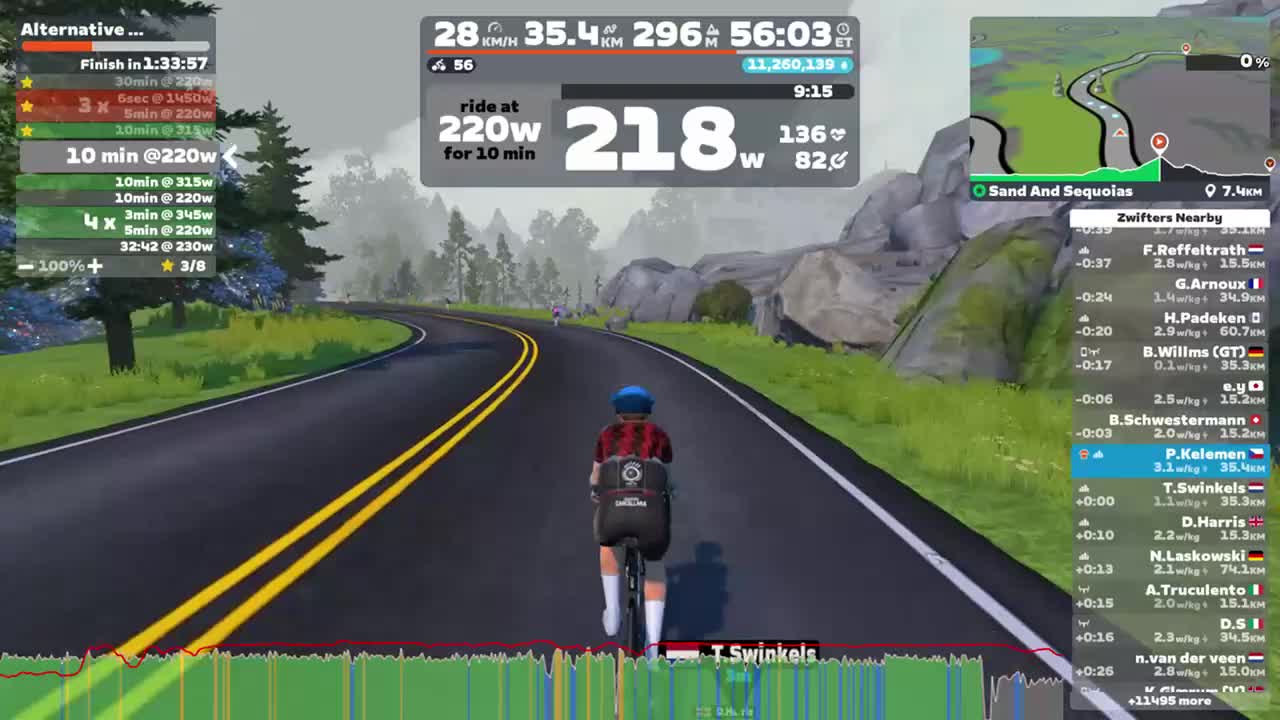1280x720 pixels.
Task: Click the location pin showing 7.4KM
Action: [1210, 191]
